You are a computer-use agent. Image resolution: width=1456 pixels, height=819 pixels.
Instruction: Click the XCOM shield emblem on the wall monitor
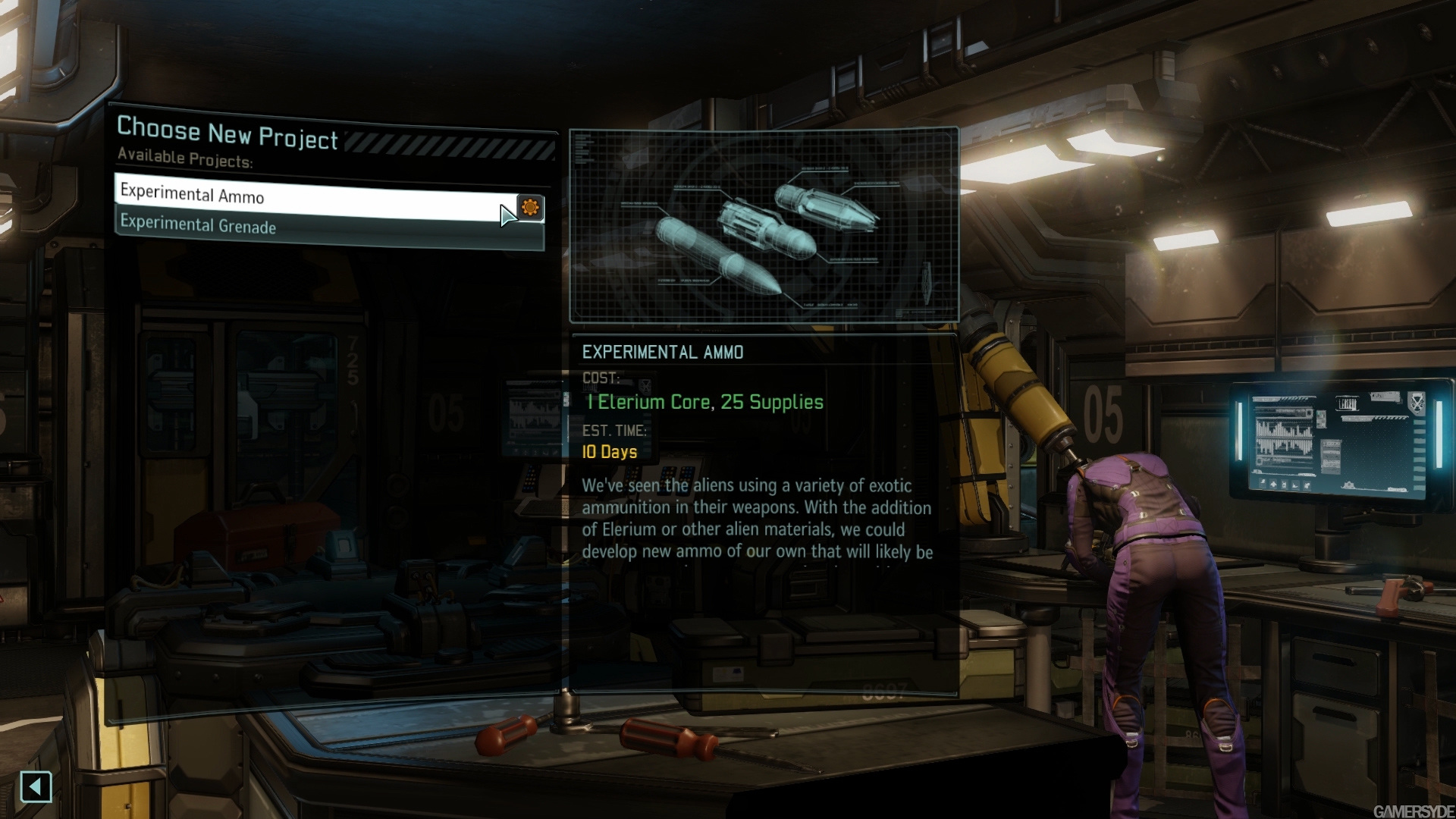pyautogui.click(x=1417, y=402)
